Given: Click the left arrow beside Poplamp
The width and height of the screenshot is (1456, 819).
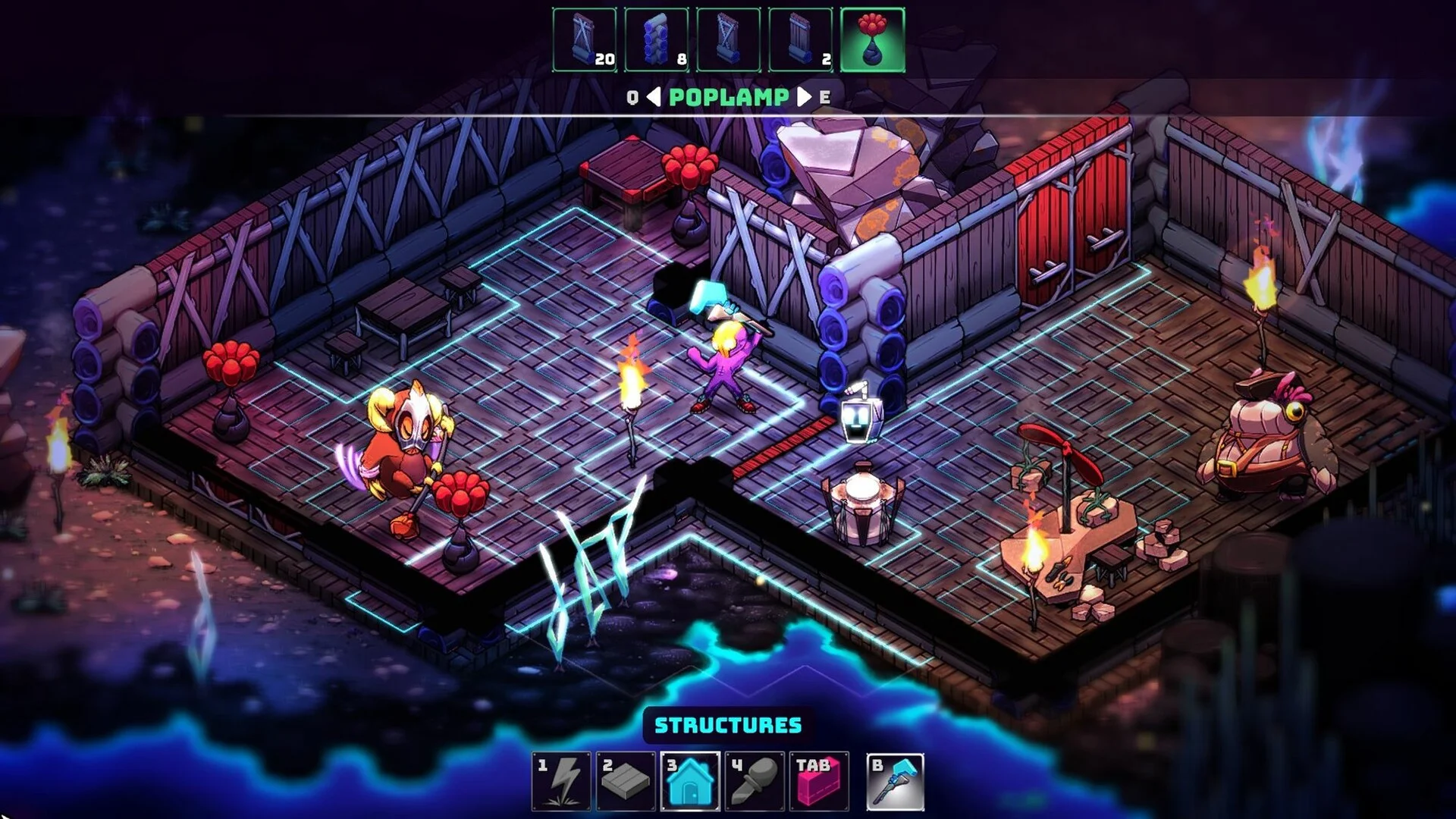Looking at the screenshot, I should point(654,97).
